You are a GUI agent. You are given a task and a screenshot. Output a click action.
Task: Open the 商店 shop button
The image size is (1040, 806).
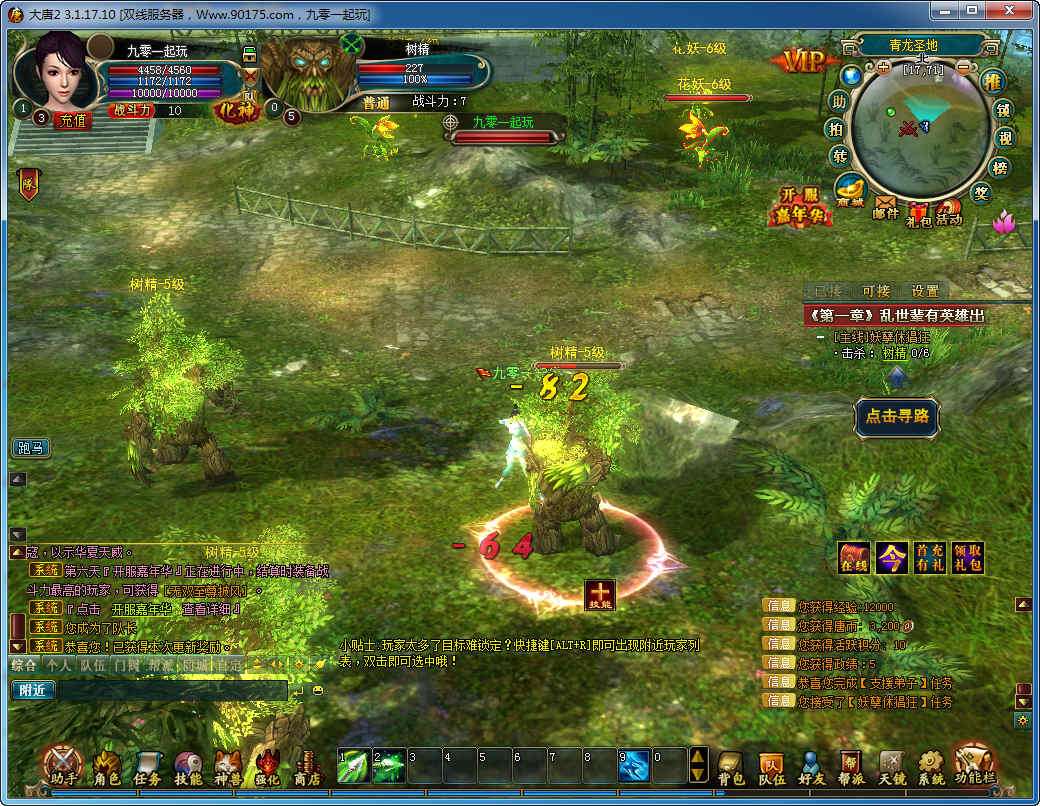[x=307, y=767]
